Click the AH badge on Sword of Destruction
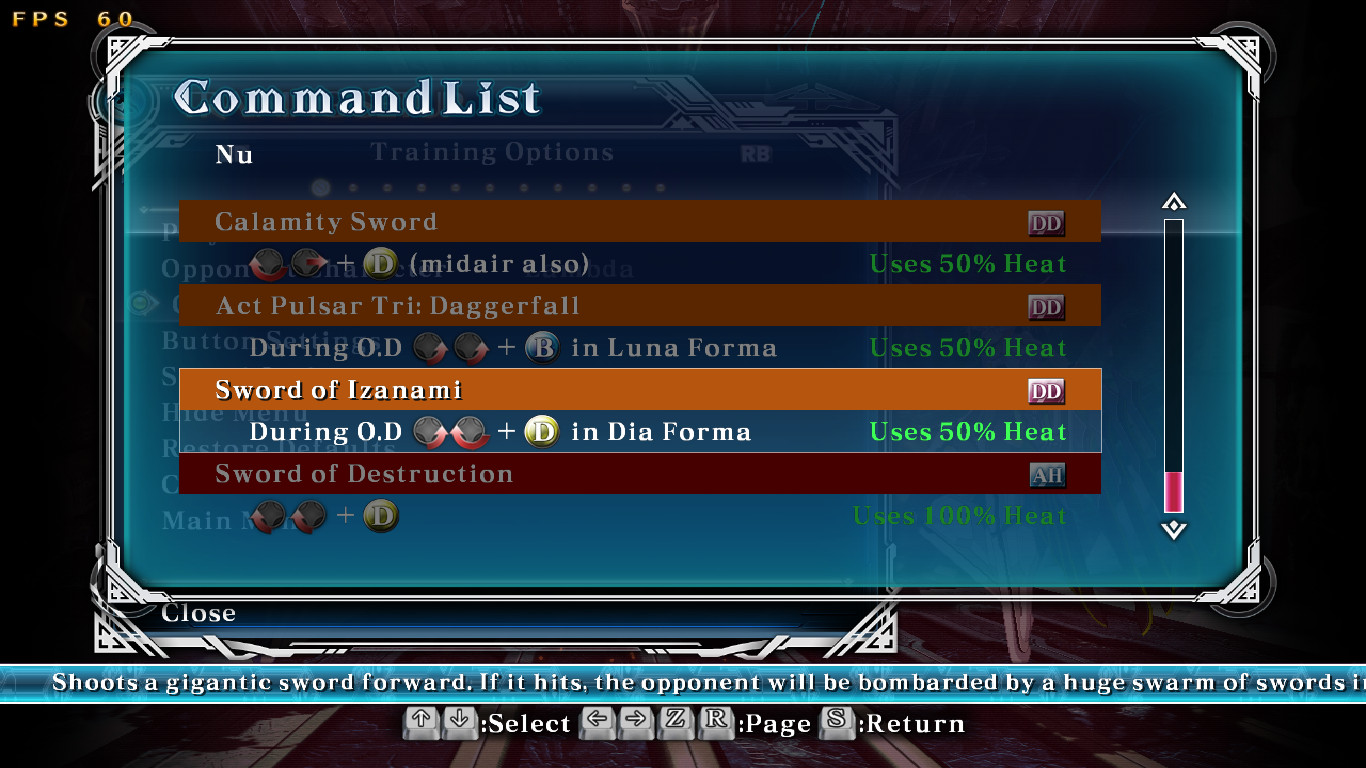Screen dimensions: 1366x768 [x=1046, y=475]
